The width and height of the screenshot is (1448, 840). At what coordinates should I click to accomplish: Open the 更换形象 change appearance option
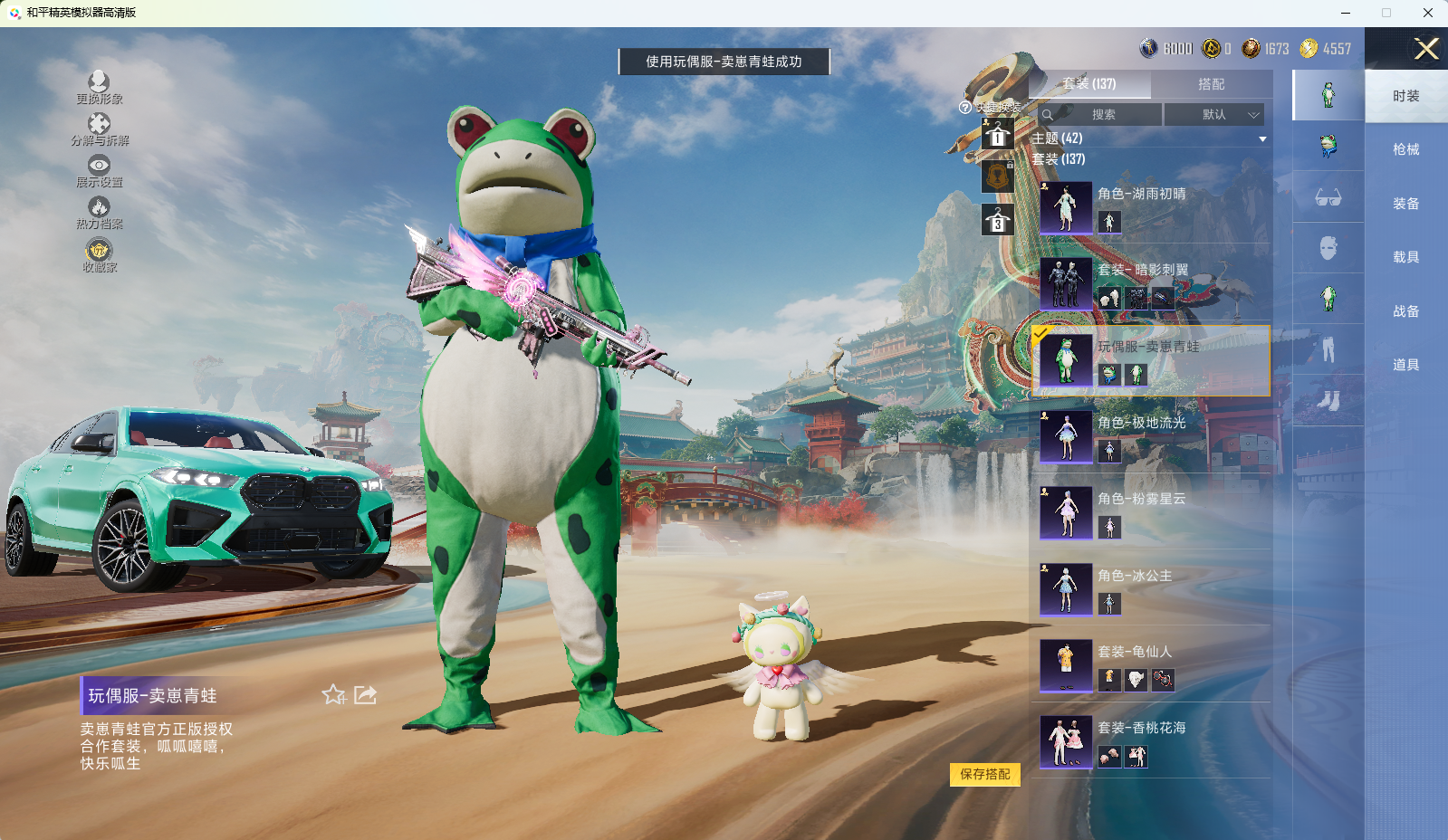99,88
